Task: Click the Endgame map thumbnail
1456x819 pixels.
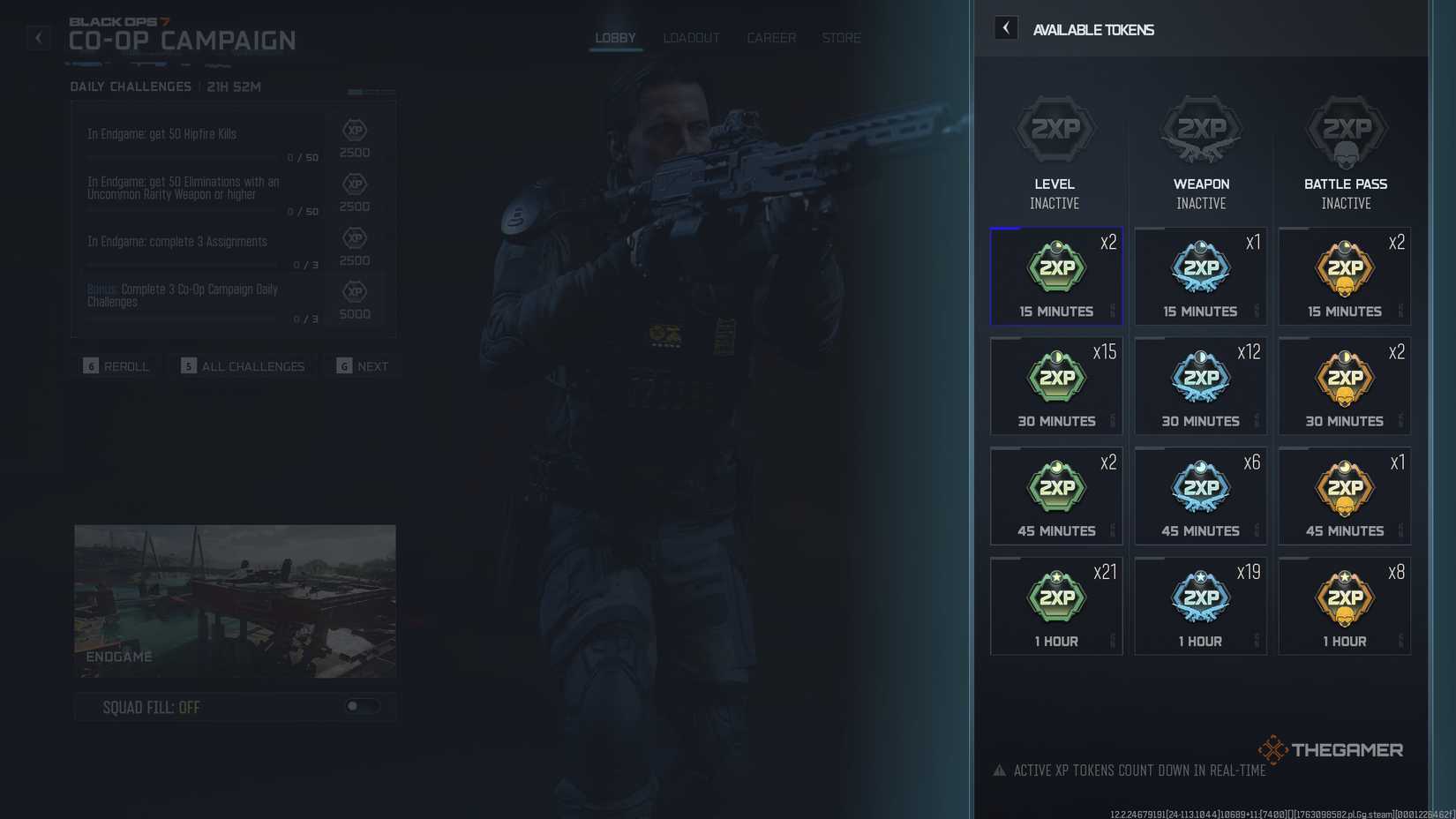Action: tap(235, 601)
